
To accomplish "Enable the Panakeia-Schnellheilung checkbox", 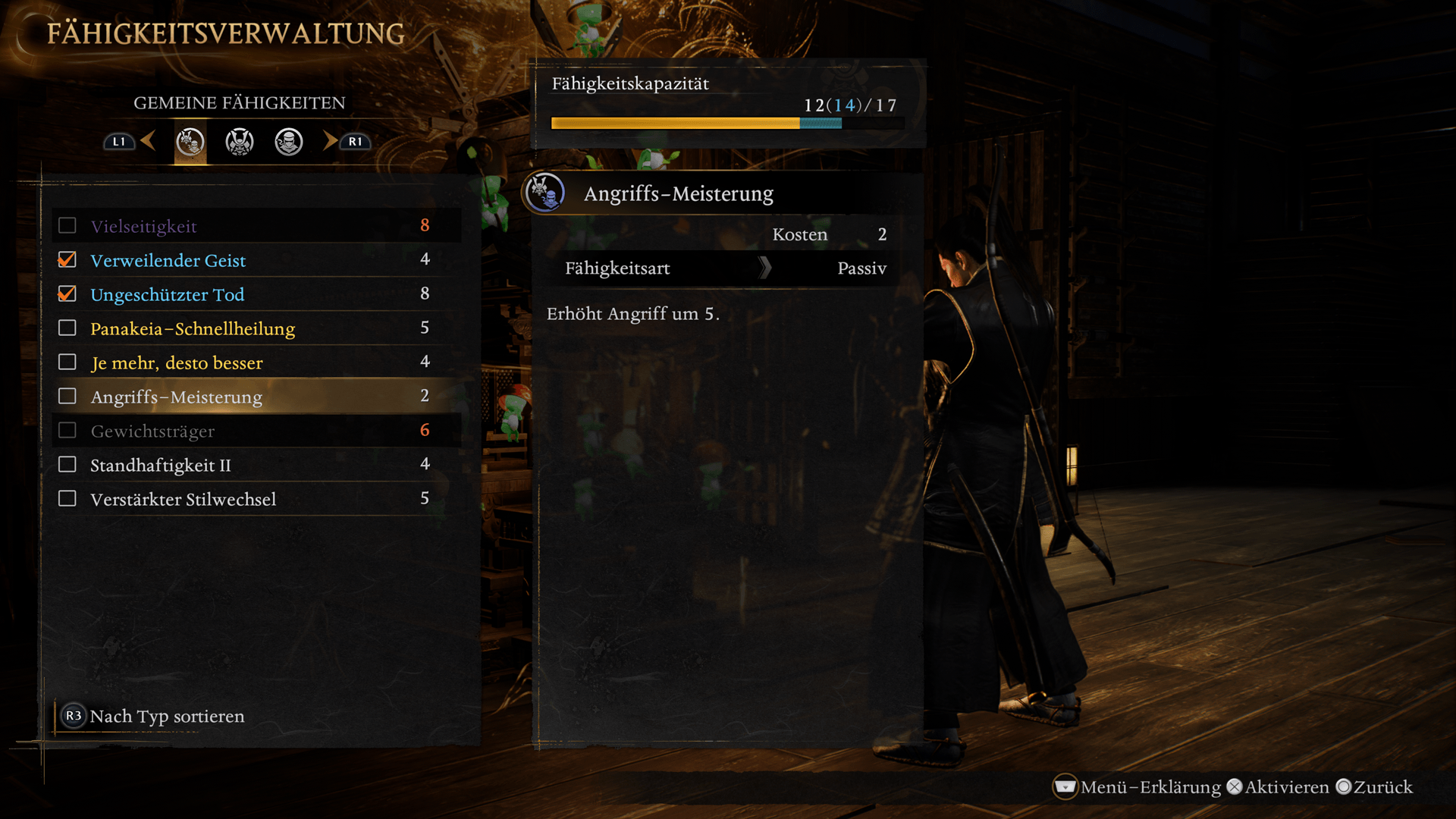I will click(67, 328).
